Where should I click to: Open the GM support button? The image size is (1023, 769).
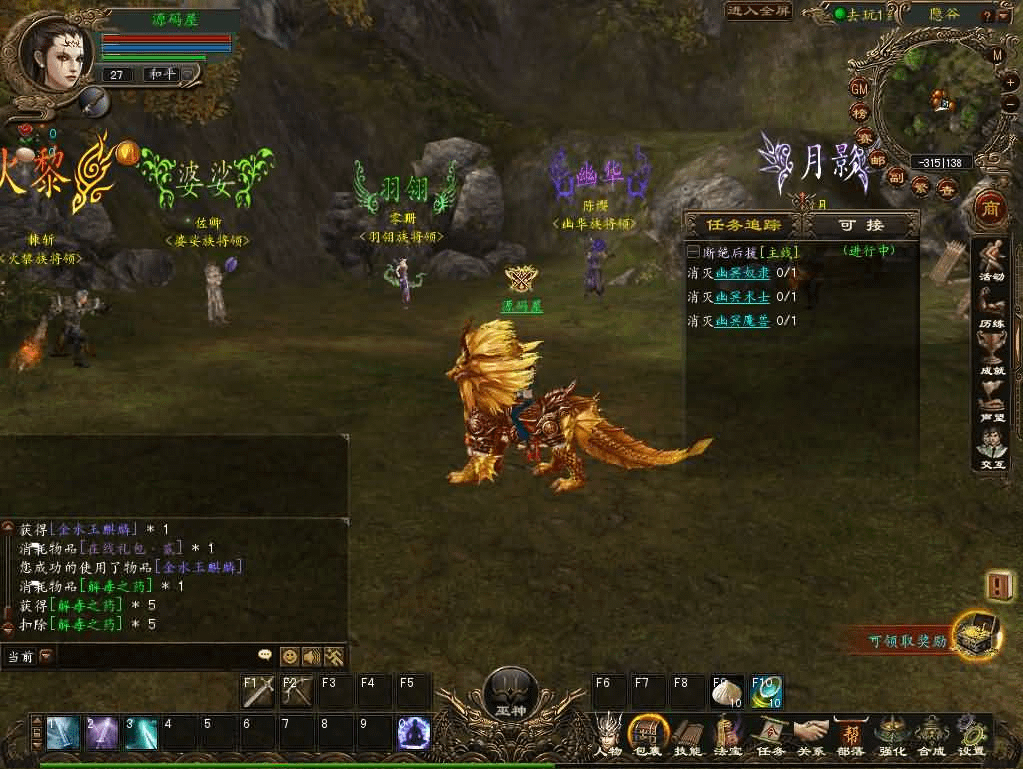[859, 88]
